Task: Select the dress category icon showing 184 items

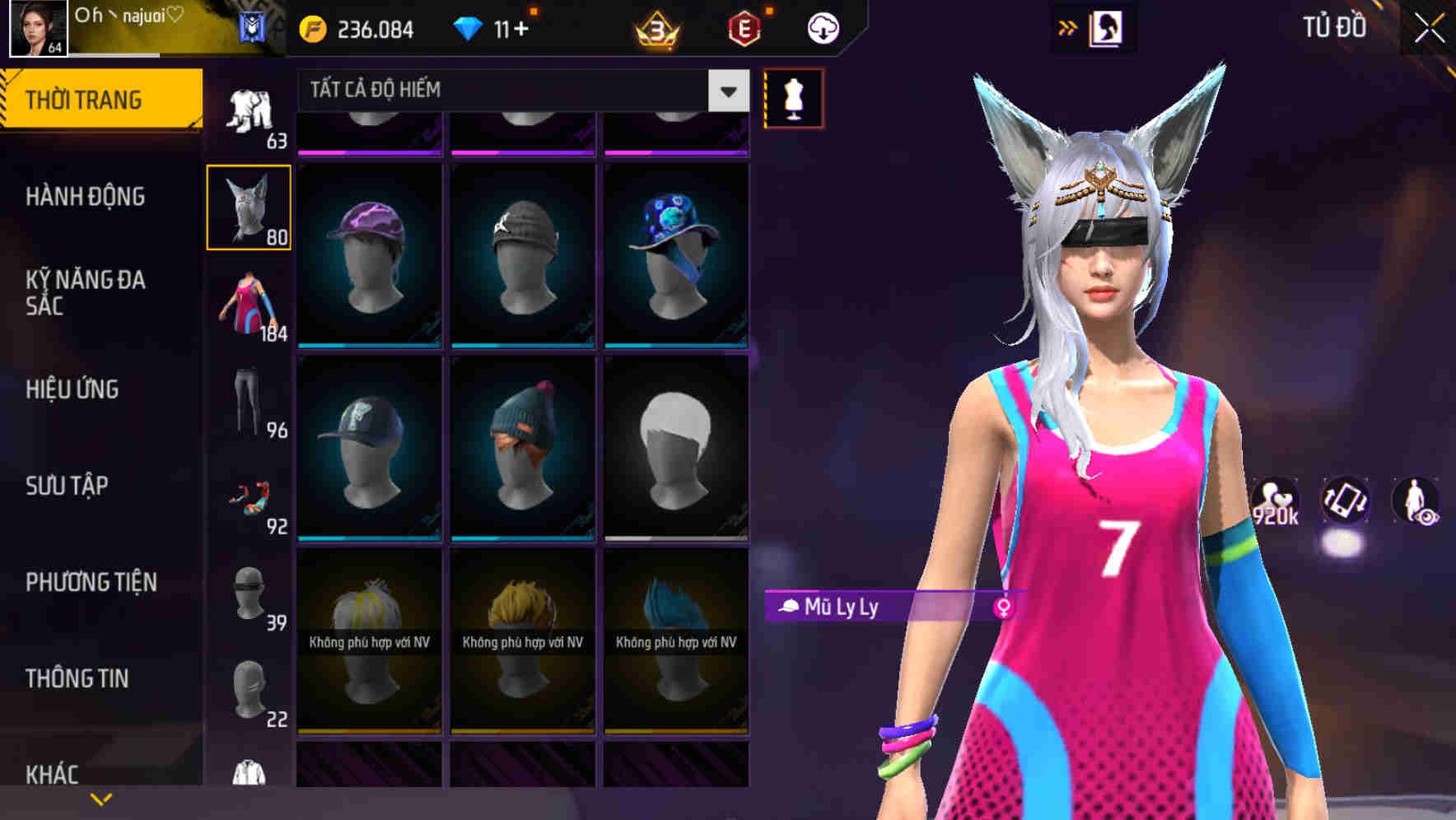Action: pos(248,309)
